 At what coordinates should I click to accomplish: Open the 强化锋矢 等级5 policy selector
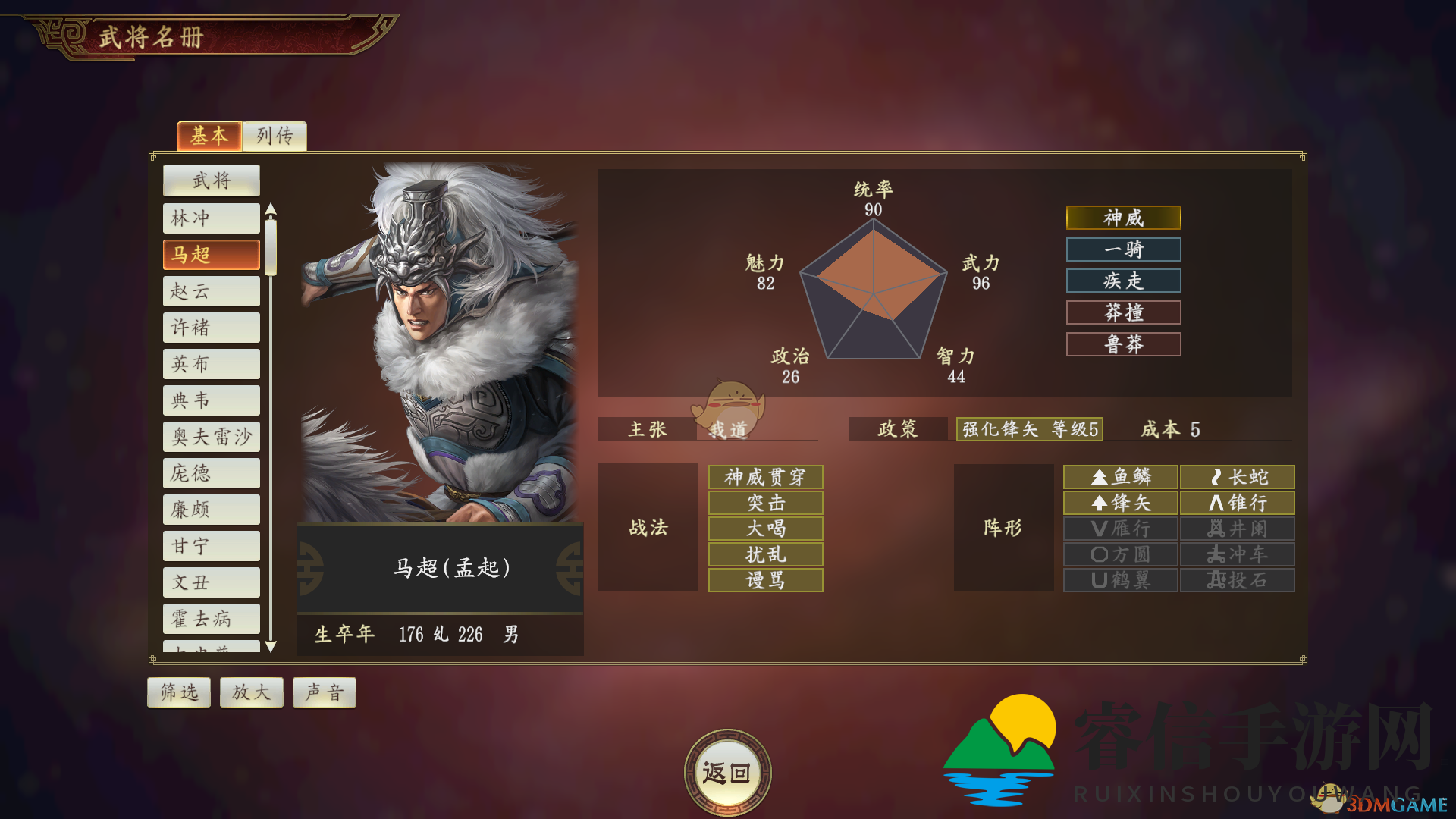(x=1028, y=429)
